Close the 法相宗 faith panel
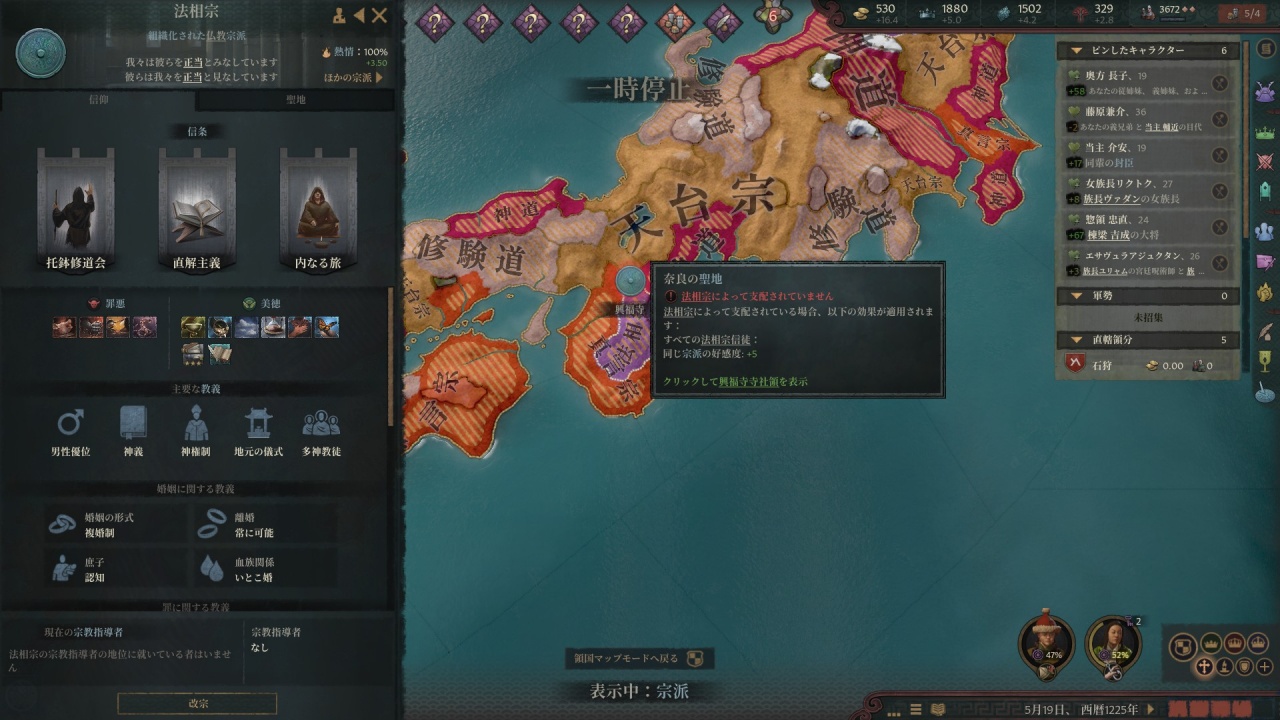 coord(379,15)
